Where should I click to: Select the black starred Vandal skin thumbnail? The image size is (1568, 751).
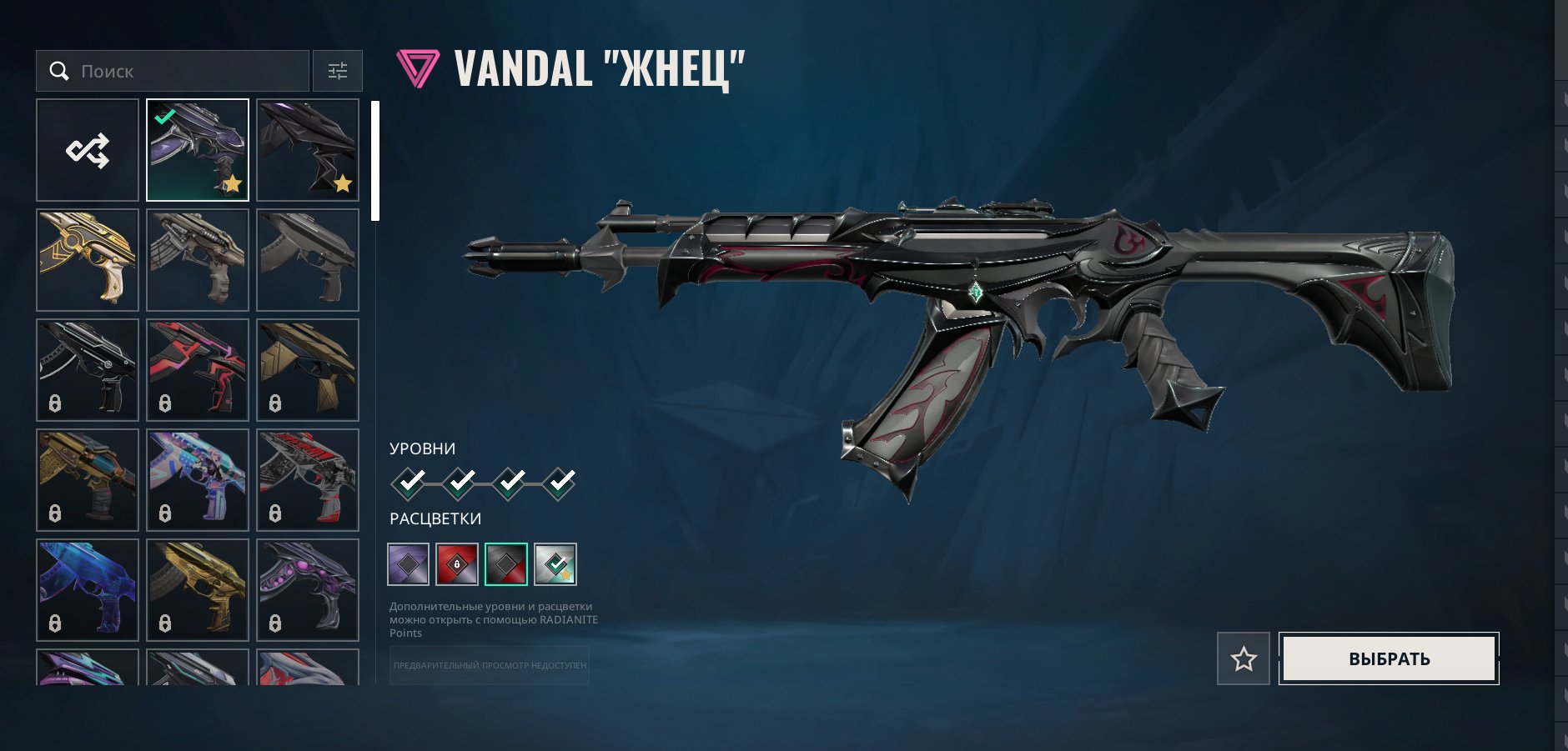point(308,150)
